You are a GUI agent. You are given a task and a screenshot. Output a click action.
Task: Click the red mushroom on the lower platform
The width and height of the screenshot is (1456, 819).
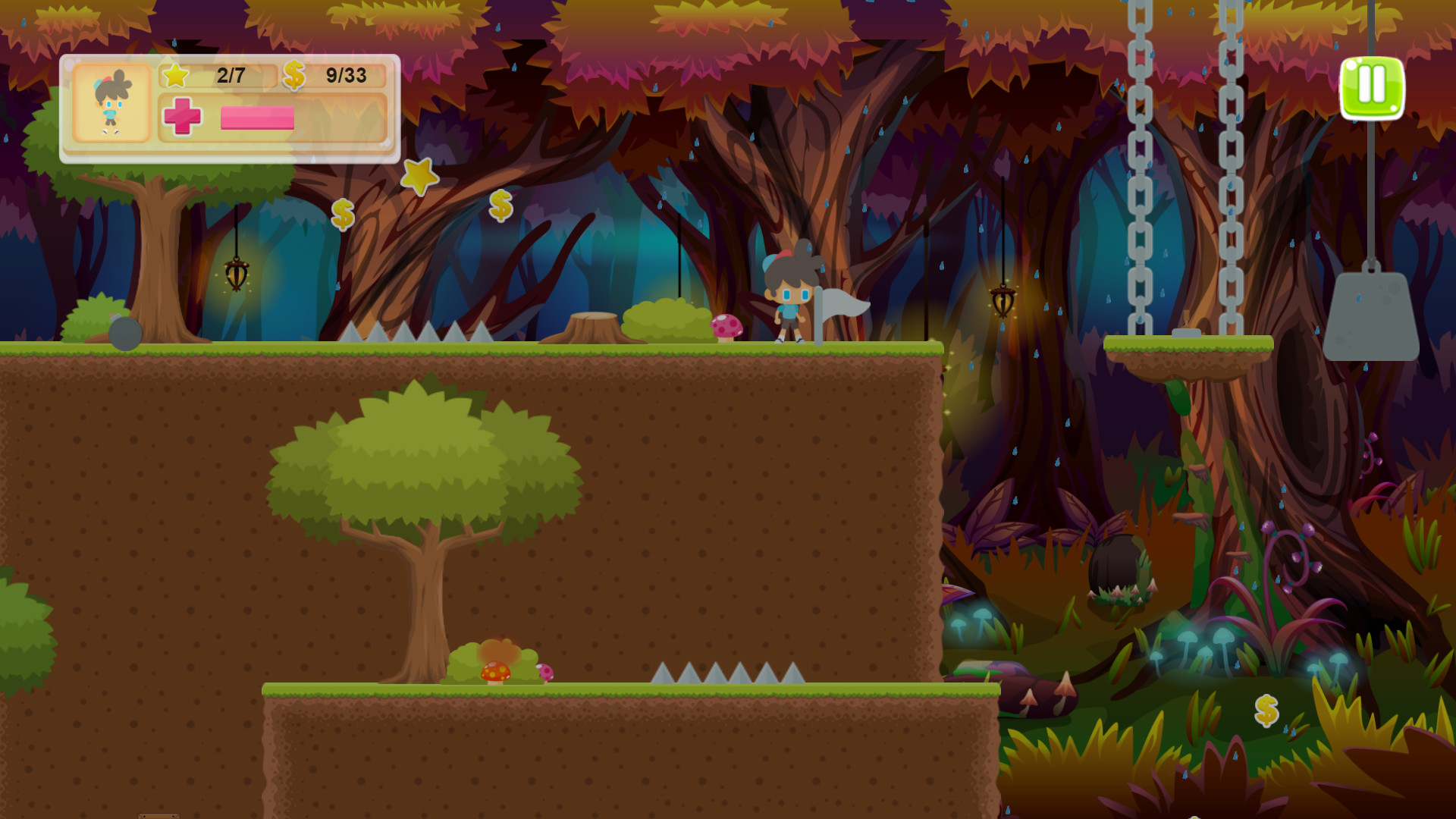[497, 671]
